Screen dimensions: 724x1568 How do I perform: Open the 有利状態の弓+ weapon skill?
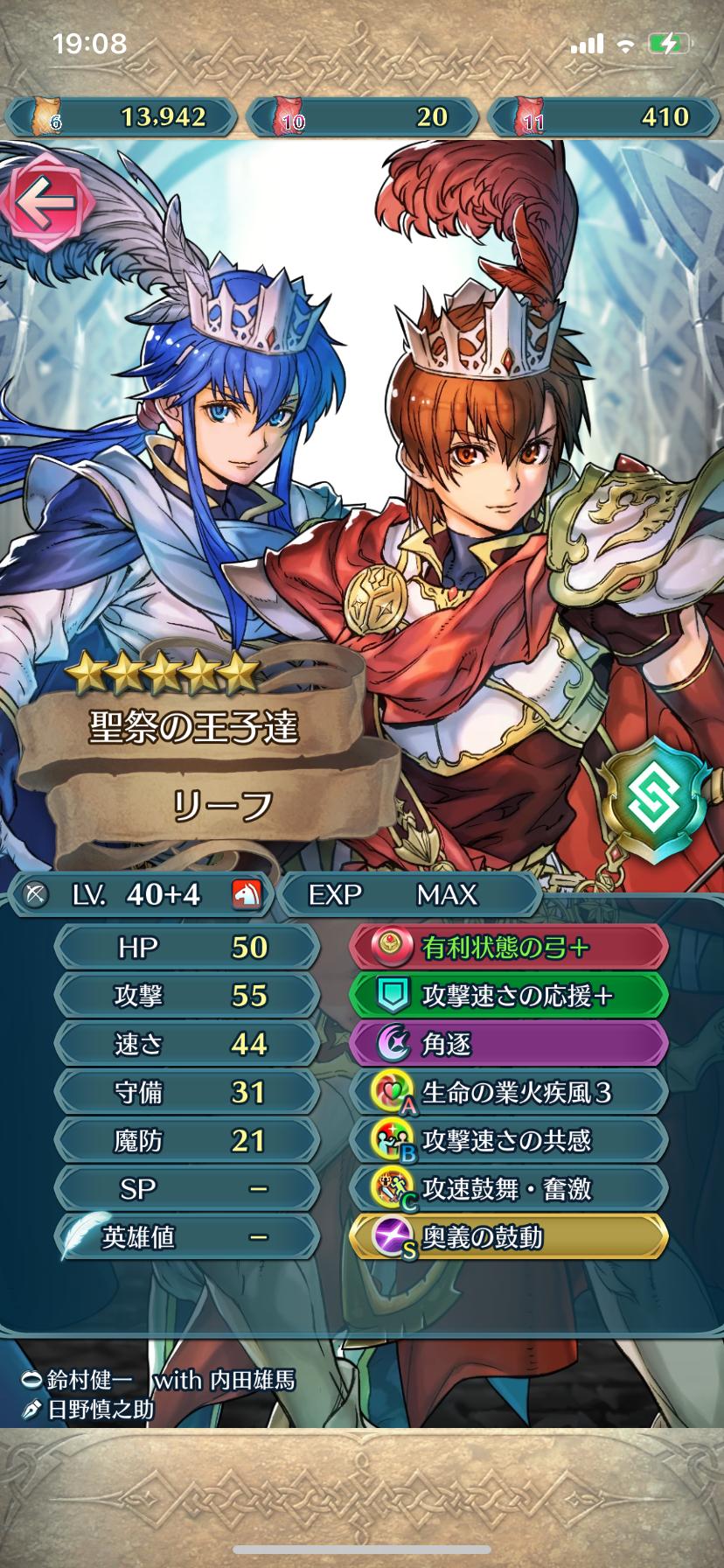click(x=509, y=948)
